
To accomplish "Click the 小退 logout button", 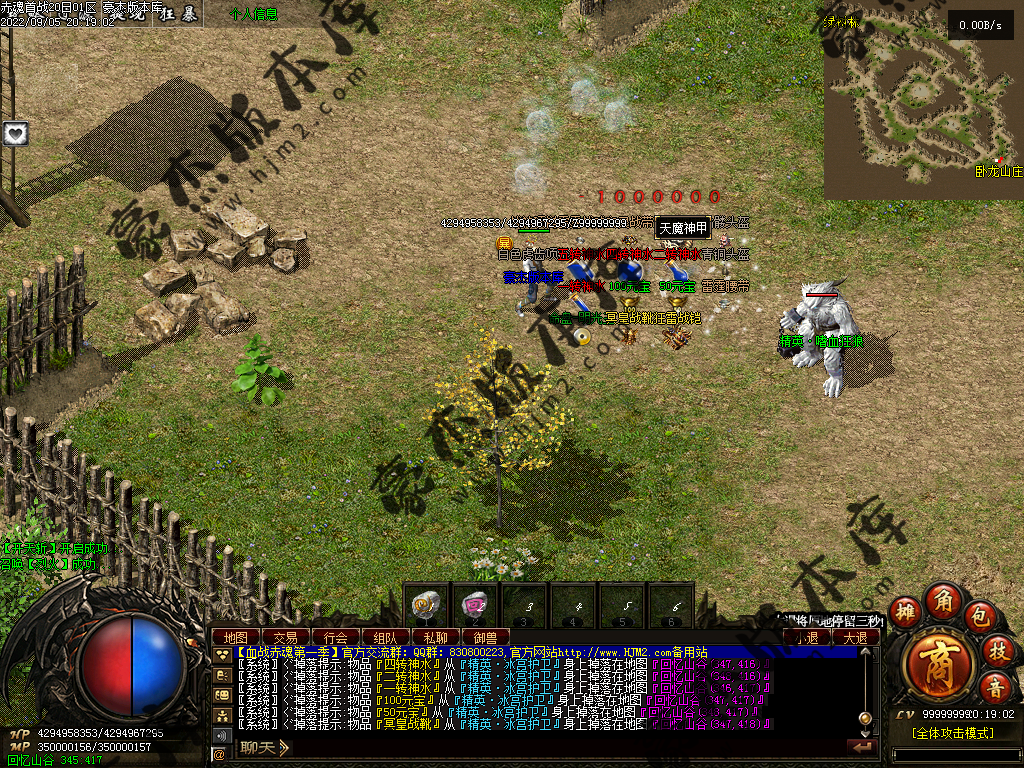I will 806,637.
